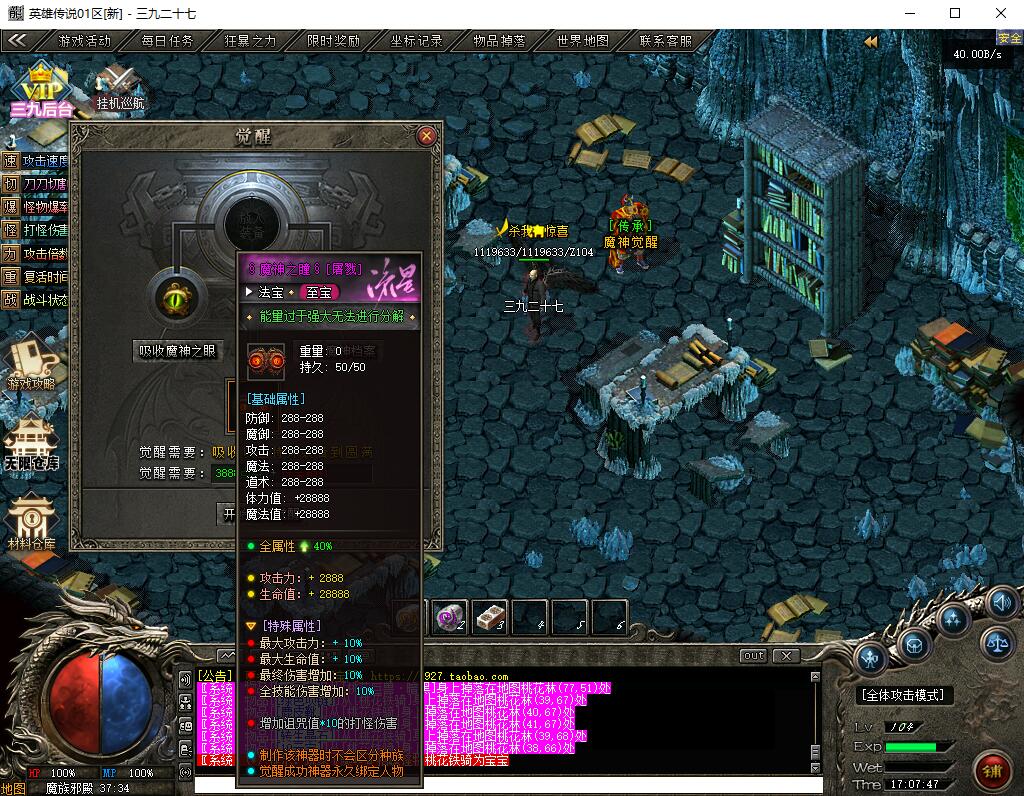Click the 吸收魔神之眼 button
This screenshot has height=796, width=1024.
pyautogui.click(x=178, y=351)
